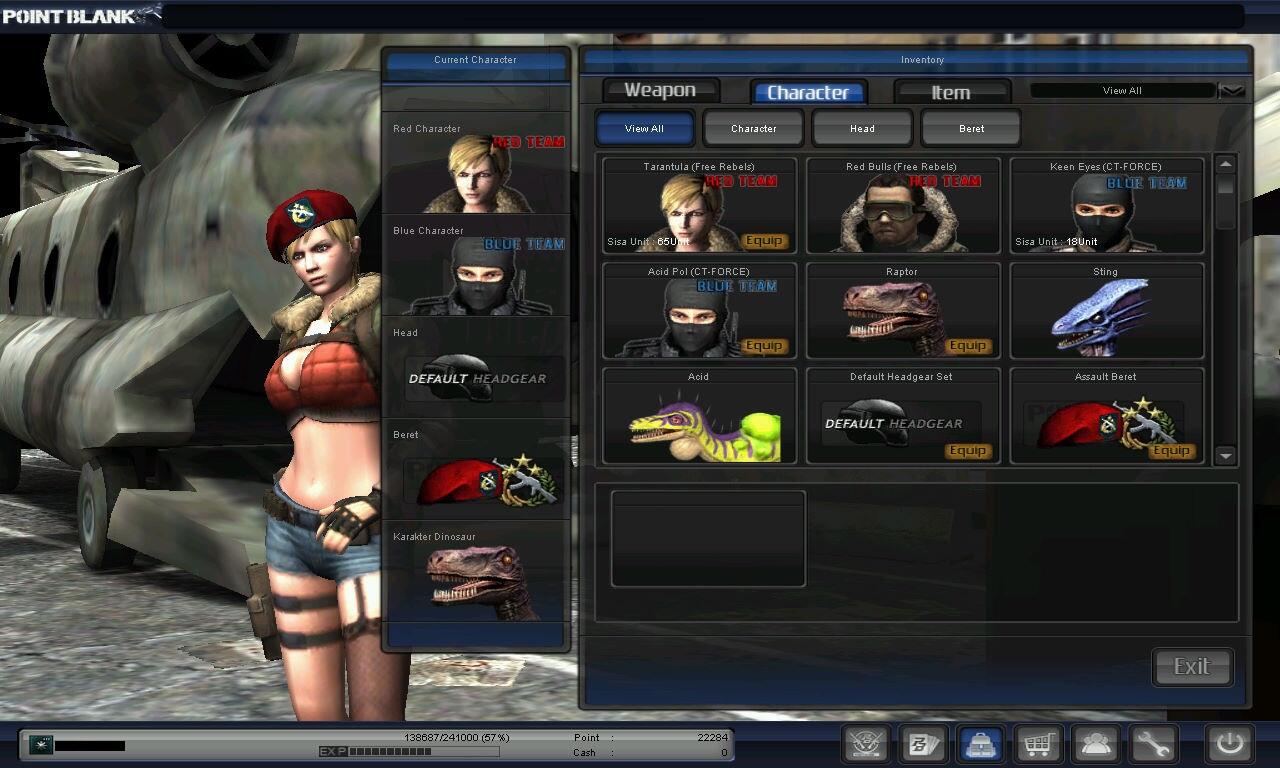The height and width of the screenshot is (768, 1280).
Task: Equip the Assault Beret
Action: (1171, 451)
